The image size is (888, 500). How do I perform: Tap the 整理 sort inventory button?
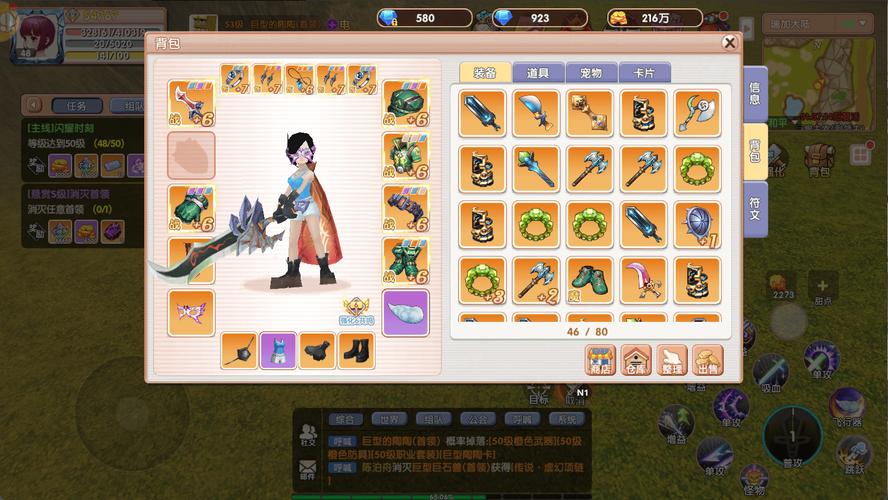coord(672,360)
